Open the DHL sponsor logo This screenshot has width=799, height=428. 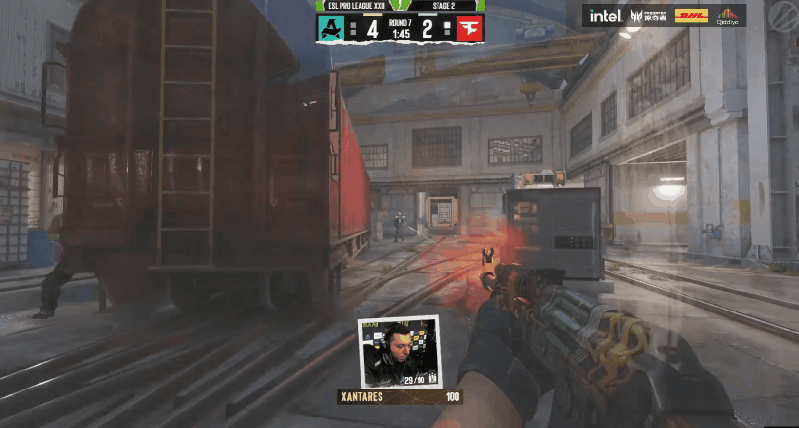691,15
